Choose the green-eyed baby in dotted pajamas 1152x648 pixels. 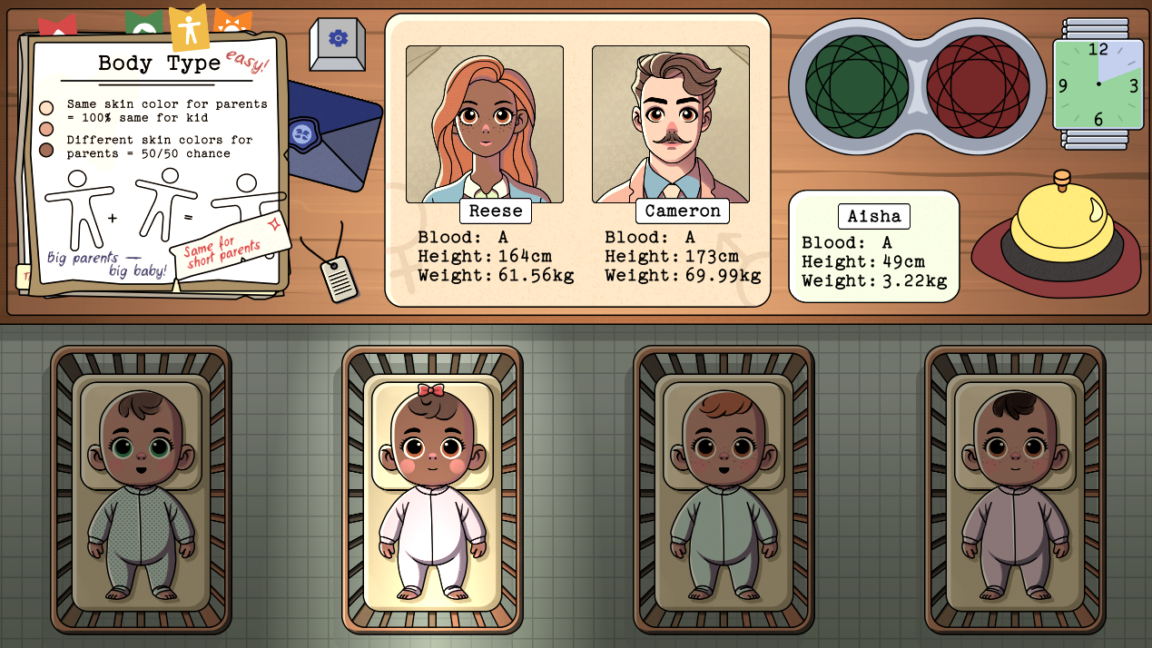[141, 489]
